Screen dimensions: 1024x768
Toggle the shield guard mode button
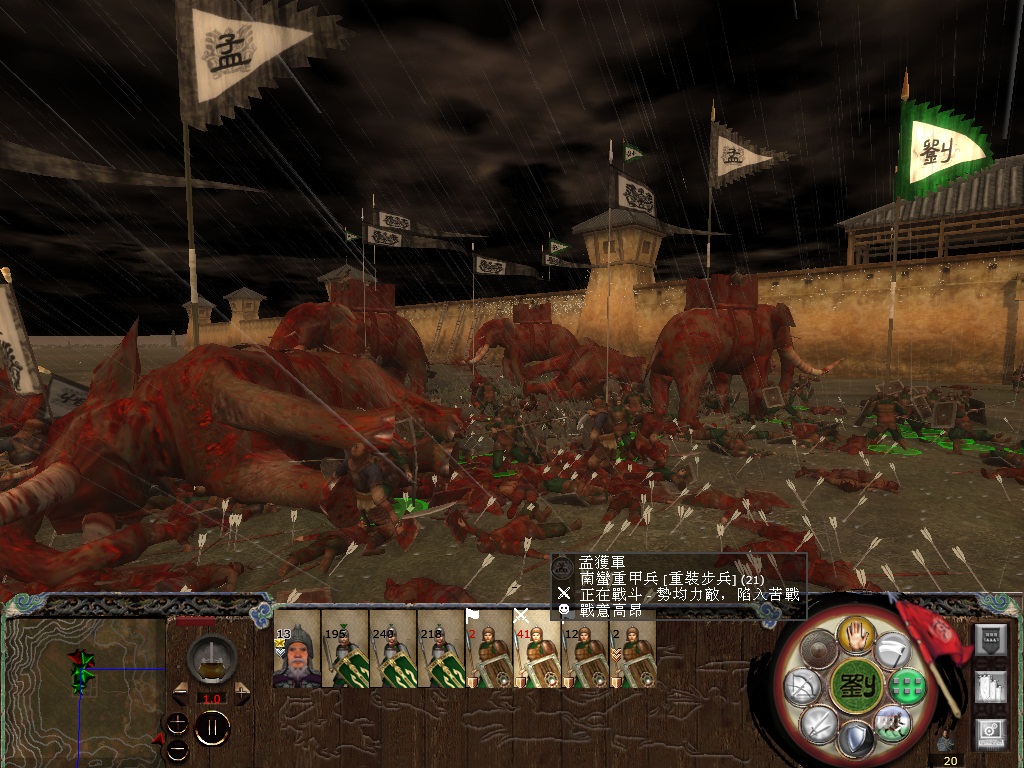(x=857, y=741)
